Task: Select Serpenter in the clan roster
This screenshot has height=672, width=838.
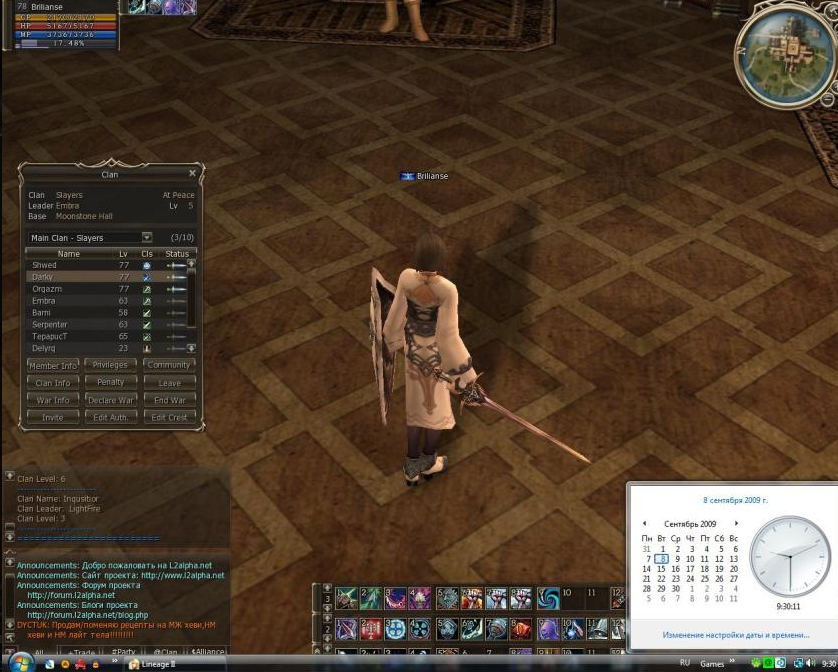Action: 50,325
